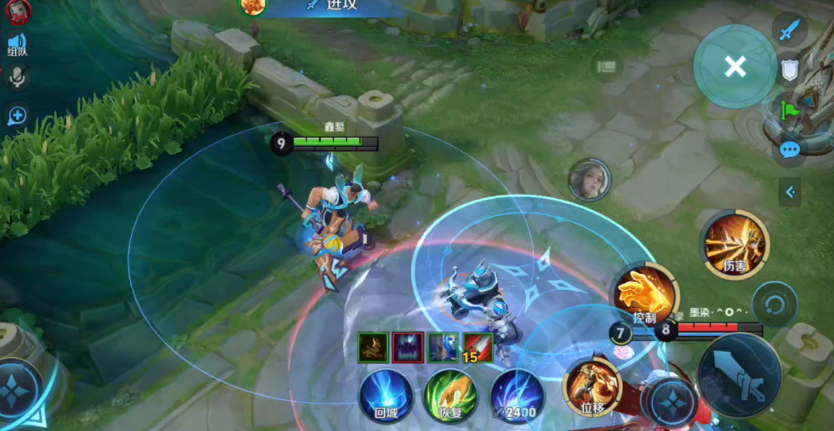Open the chat plus bubble icon
The width and height of the screenshot is (834, 431).
17,115
